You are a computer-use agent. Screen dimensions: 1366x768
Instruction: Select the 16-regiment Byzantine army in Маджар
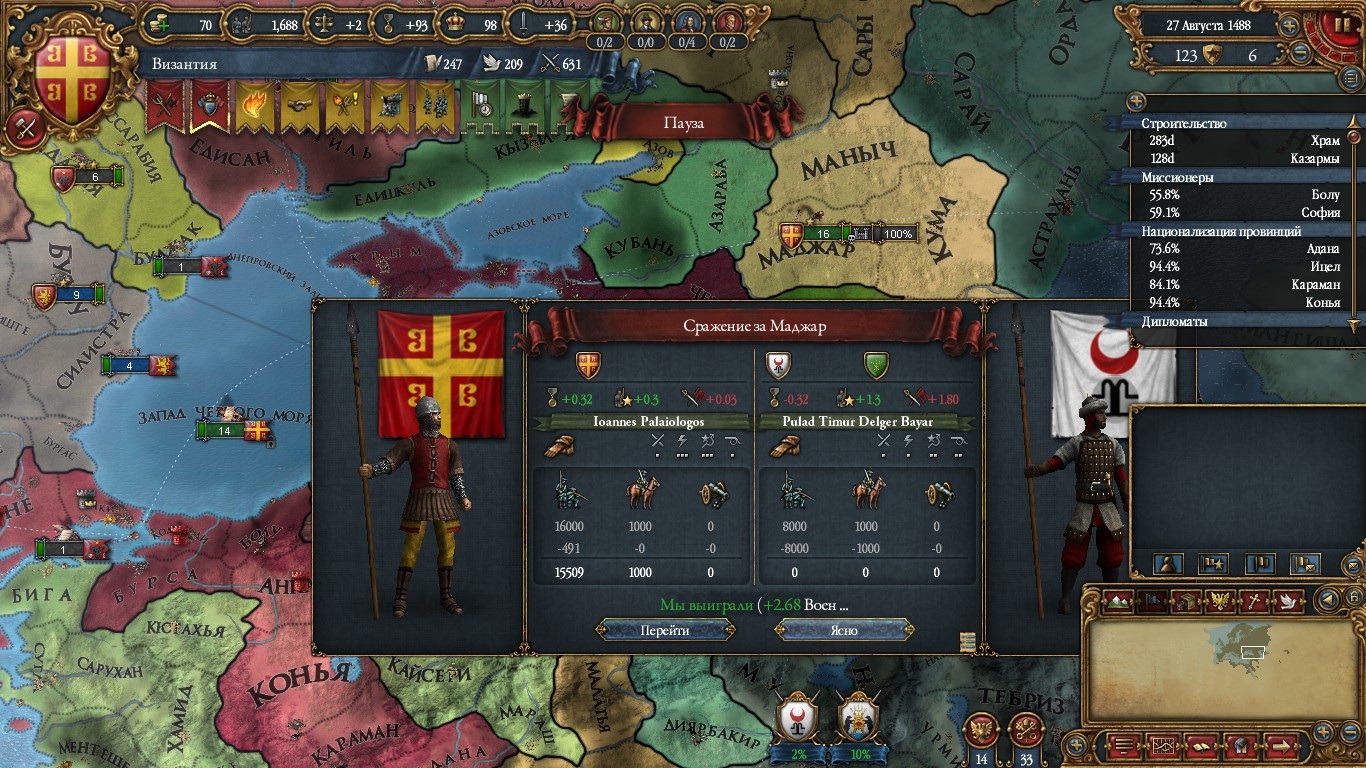[823, 234]
